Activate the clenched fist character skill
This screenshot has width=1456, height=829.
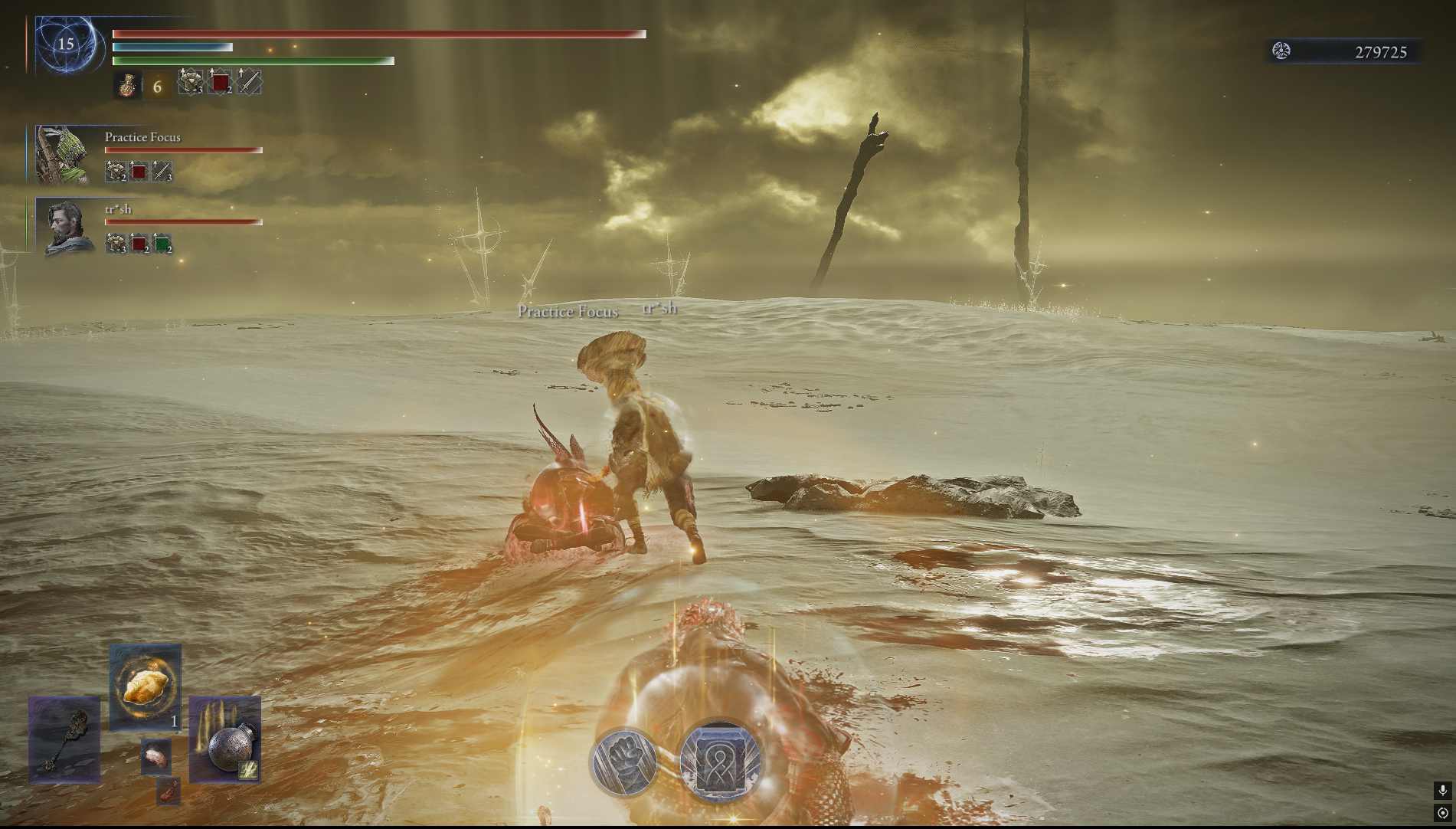tap(625, 762)
